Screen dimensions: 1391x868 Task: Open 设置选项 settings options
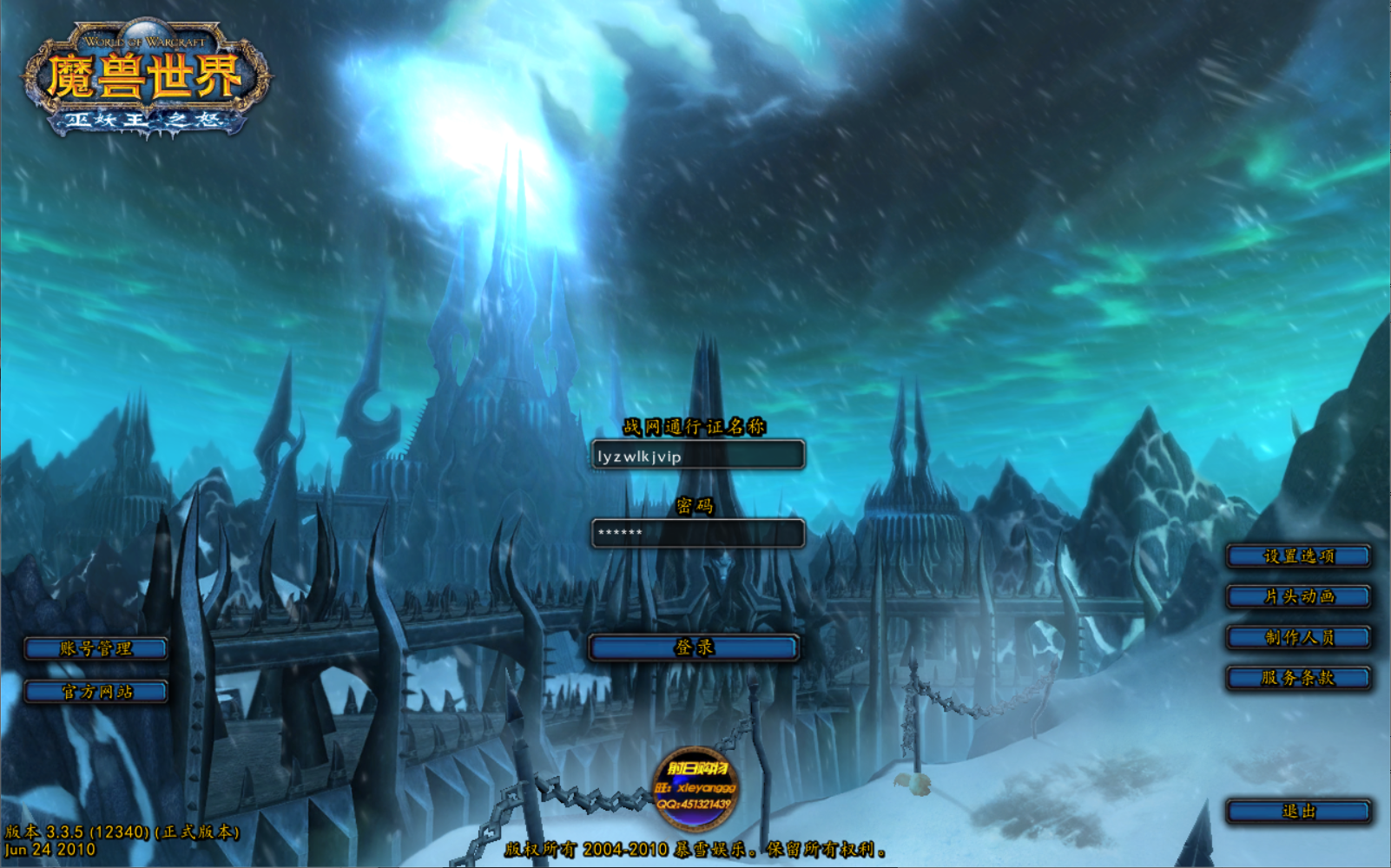pyautogui.click(x=1298, y=556)
